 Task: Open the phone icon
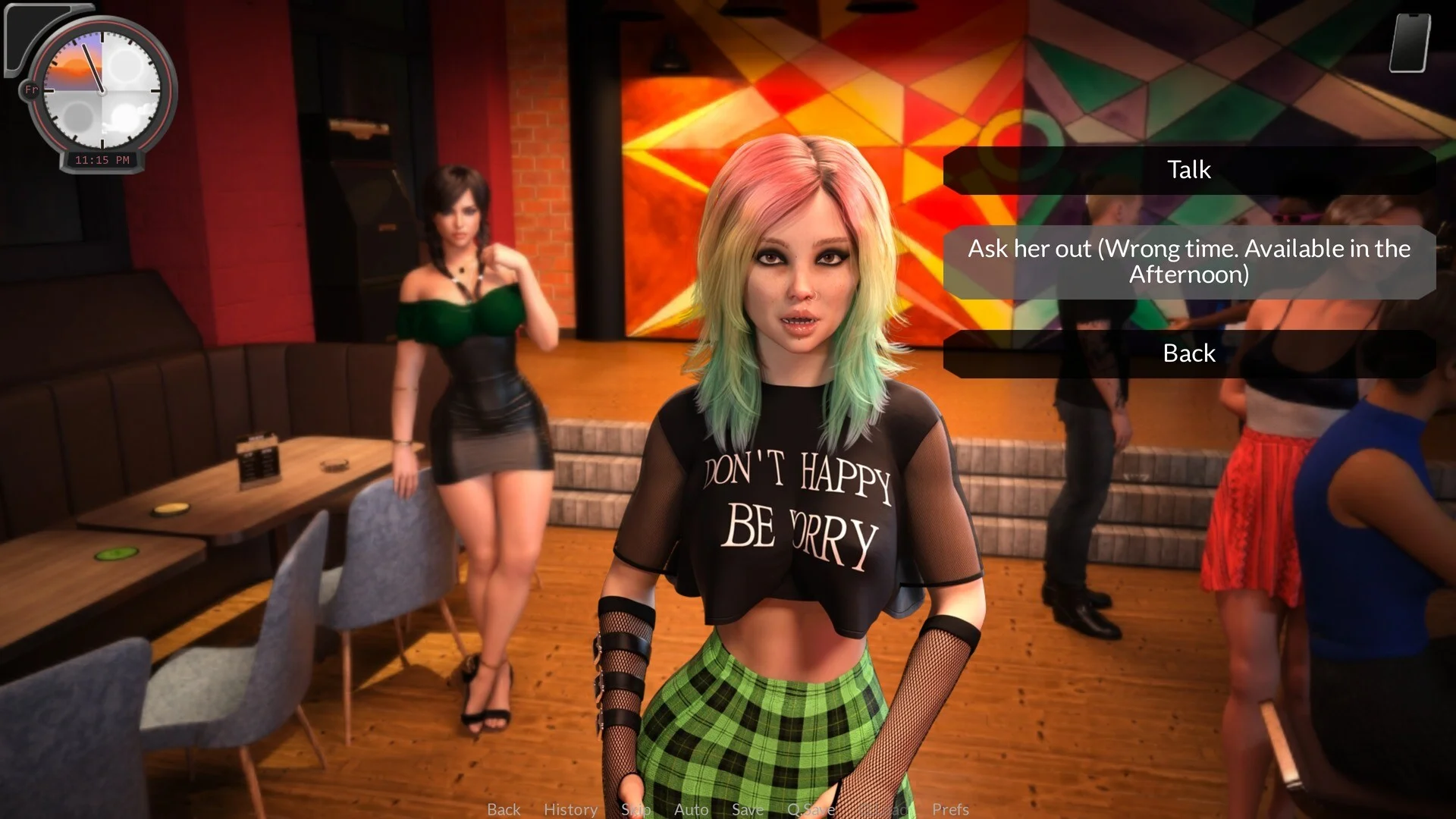click(x=1410, y=42)
